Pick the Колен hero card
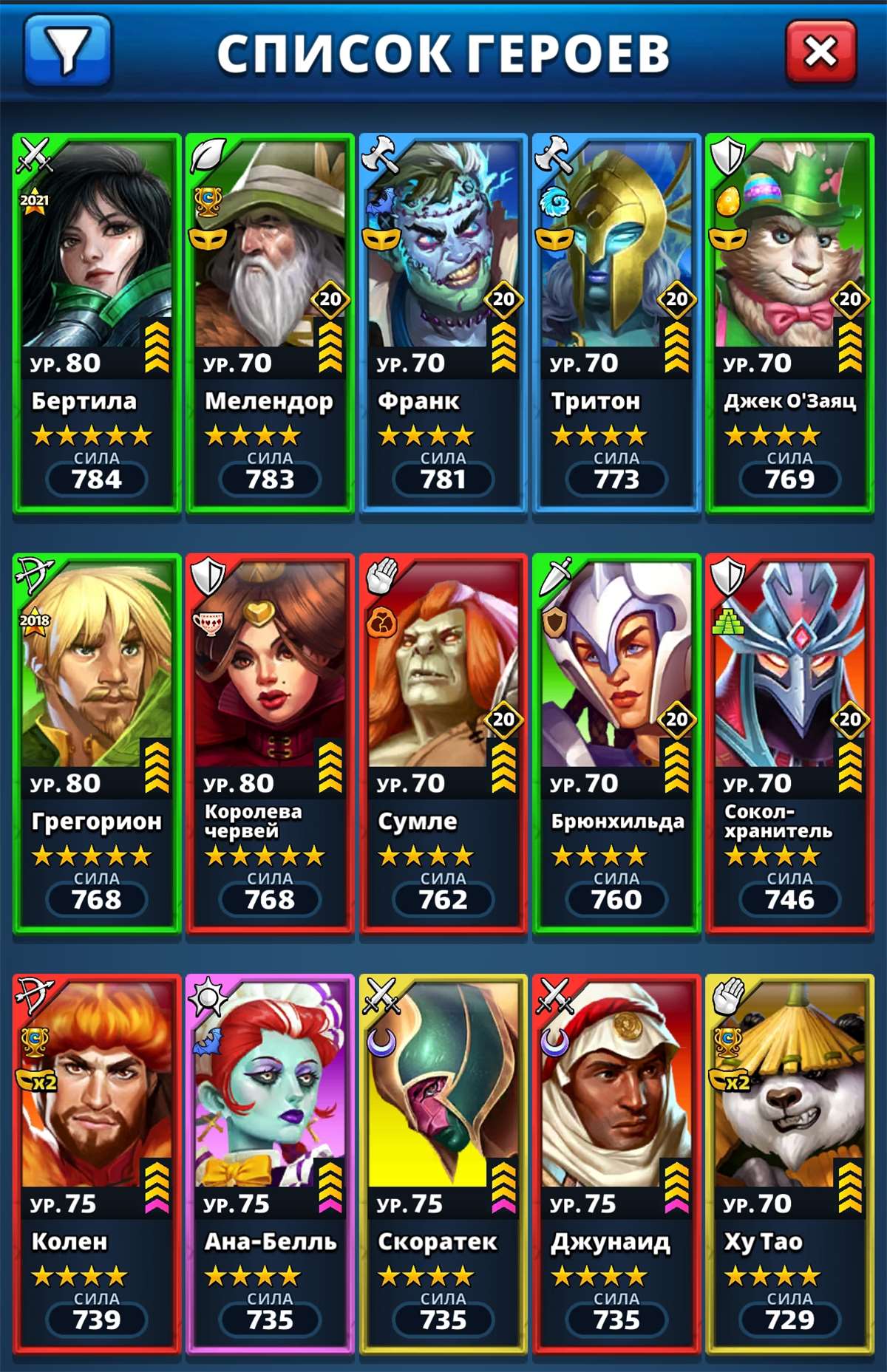This screenshot has height=1372, width=887. point(97,1164)
